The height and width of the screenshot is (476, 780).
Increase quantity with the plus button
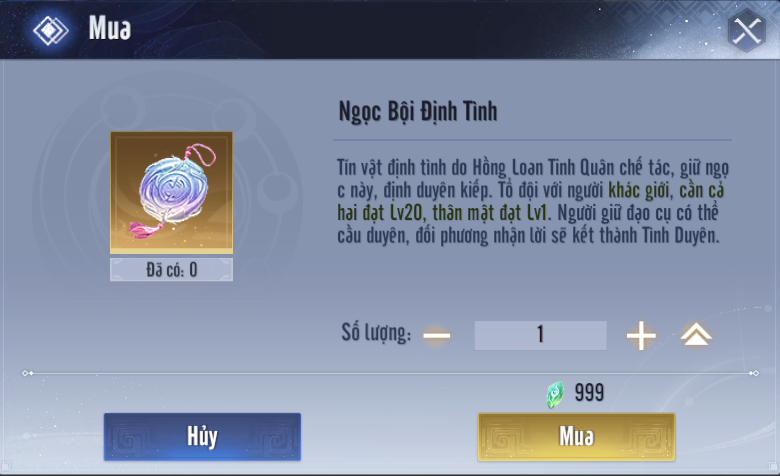pos(641,336)
